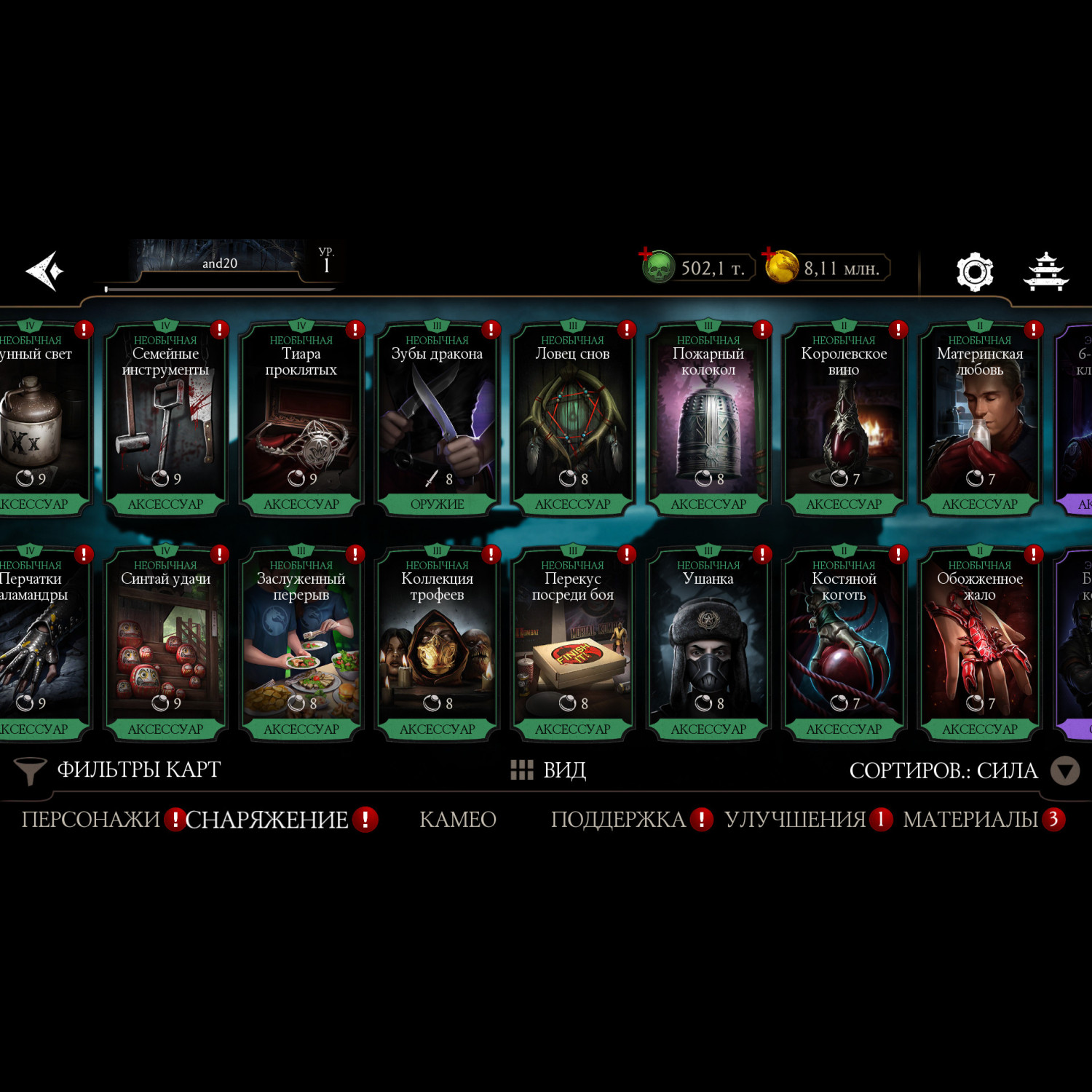Toggle the ВИД grid view

tap(549, 769)
